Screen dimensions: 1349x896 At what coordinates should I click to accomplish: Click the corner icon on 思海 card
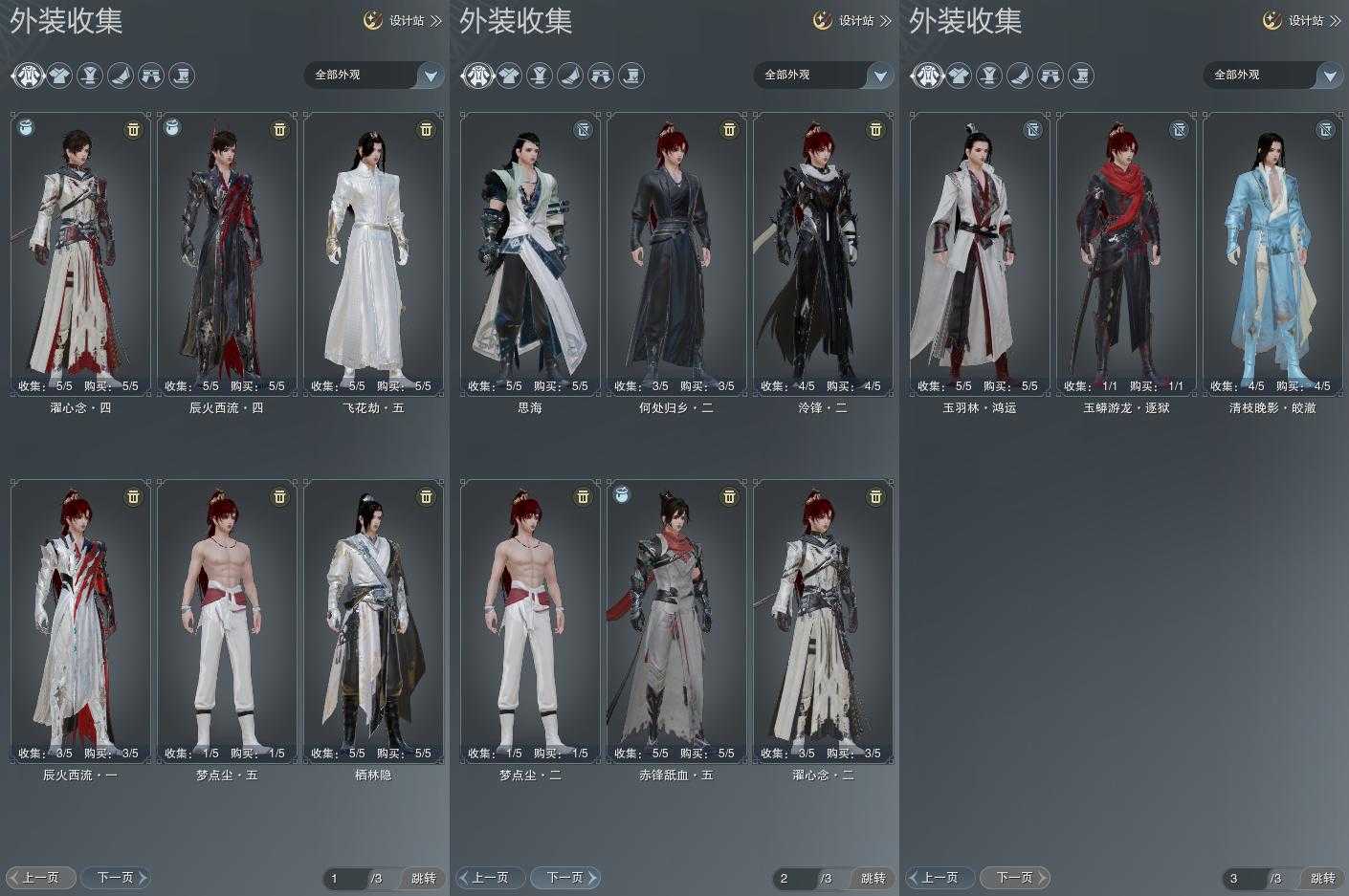pyautogui.click(x=583, y=129)
